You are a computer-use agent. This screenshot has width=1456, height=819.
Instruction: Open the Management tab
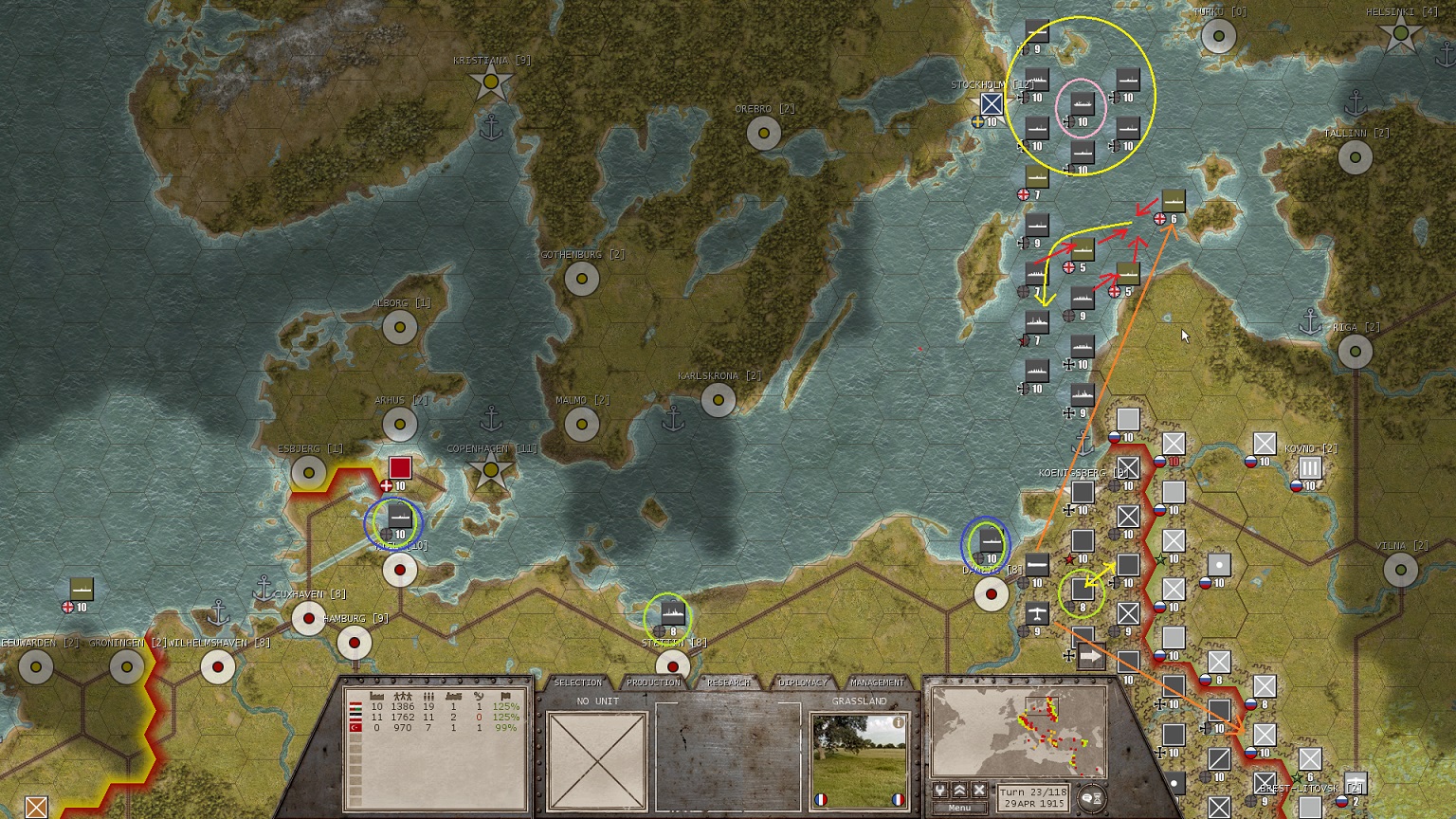877,682
